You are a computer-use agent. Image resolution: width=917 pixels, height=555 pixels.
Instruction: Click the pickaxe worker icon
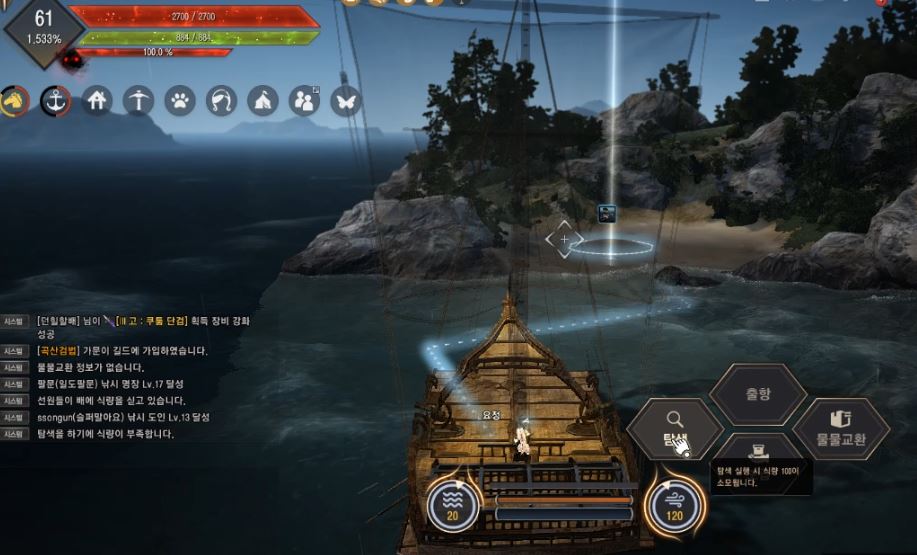(138, 100)
